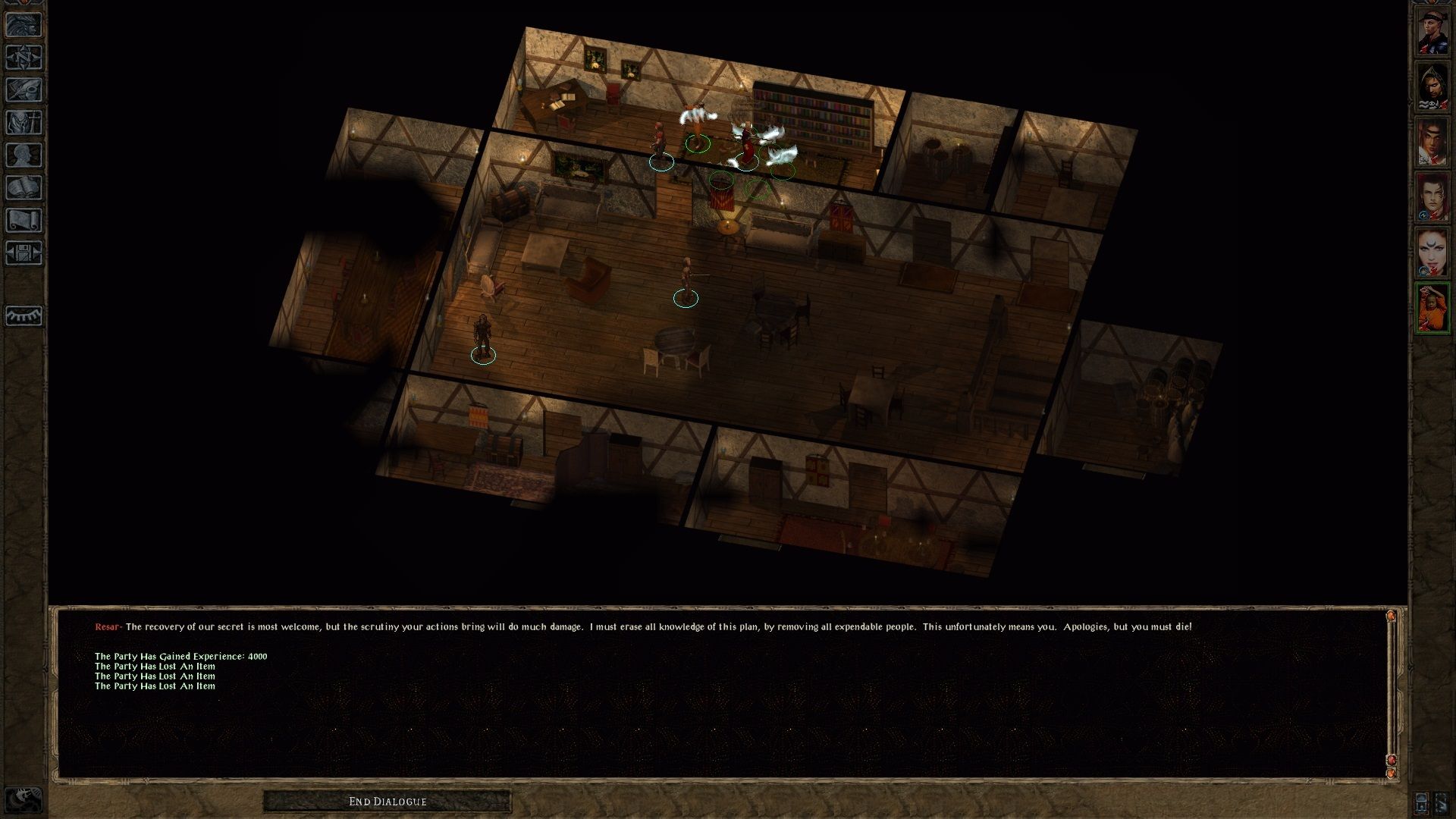The width and height of the screenshot is (1456, 819).
Task: Open the inventory screen from the sidebar
Action: tap(25, 121)
